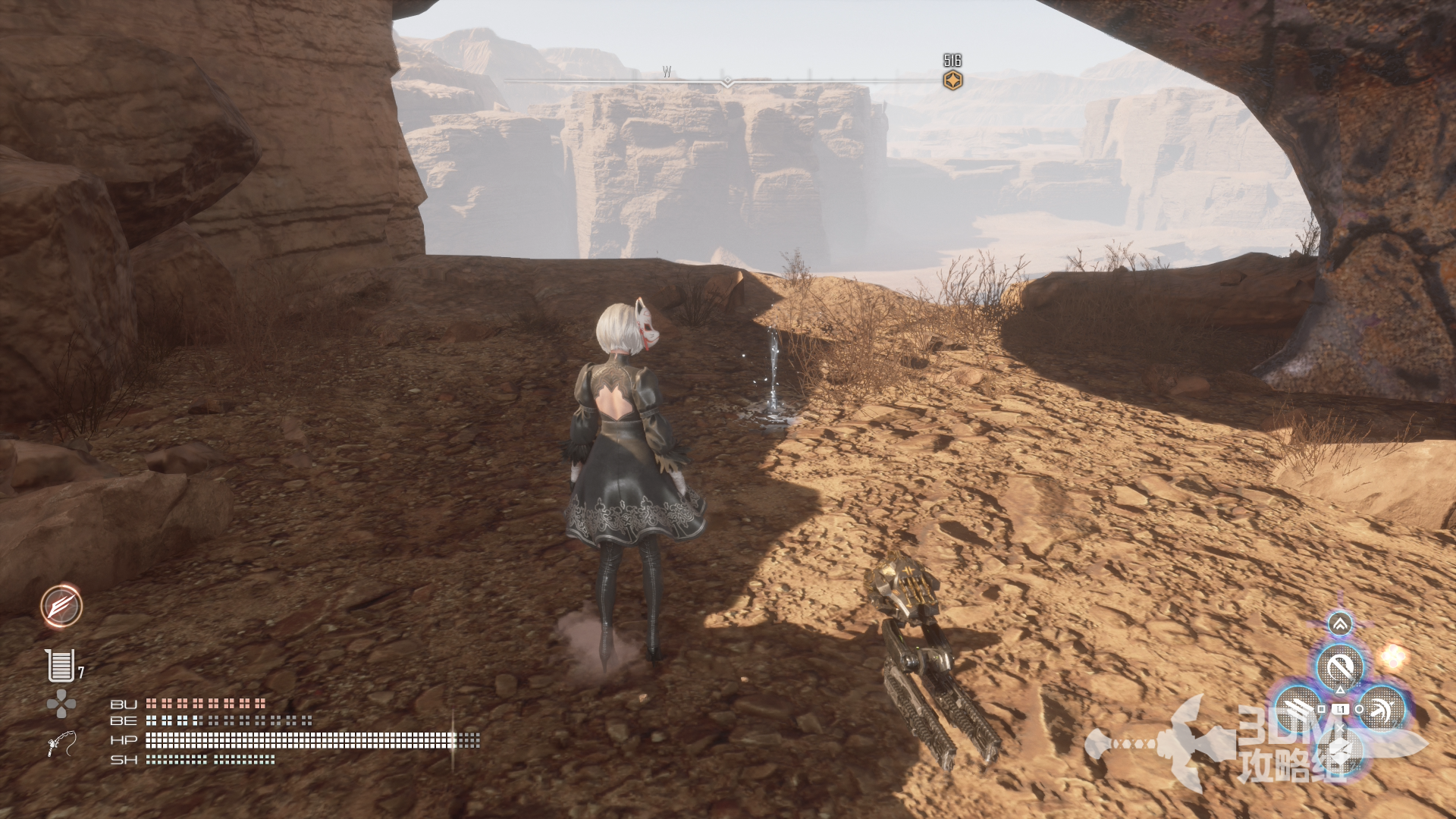
Task: Click the objective marker on the compass
Action: coord(952,80)
